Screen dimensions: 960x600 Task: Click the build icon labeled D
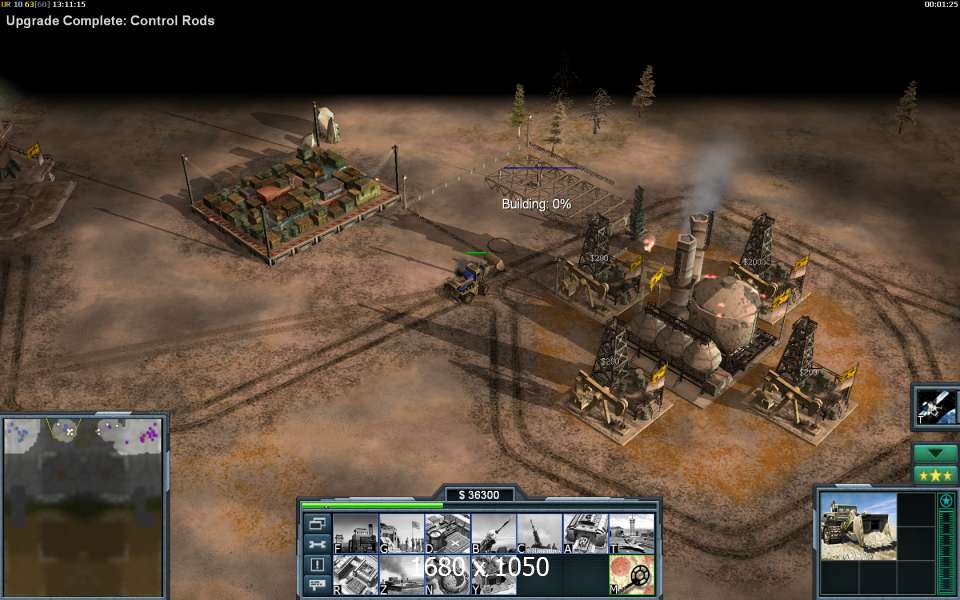click(x=447, y=533)
